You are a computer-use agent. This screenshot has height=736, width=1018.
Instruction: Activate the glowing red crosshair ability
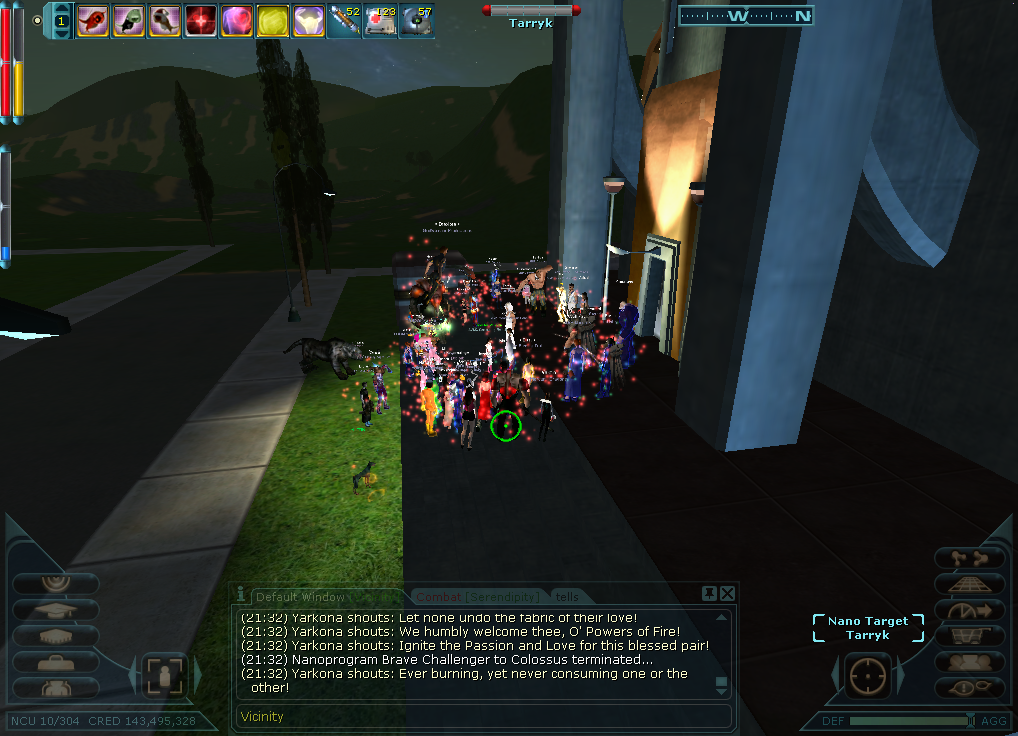tap(201, 19)
